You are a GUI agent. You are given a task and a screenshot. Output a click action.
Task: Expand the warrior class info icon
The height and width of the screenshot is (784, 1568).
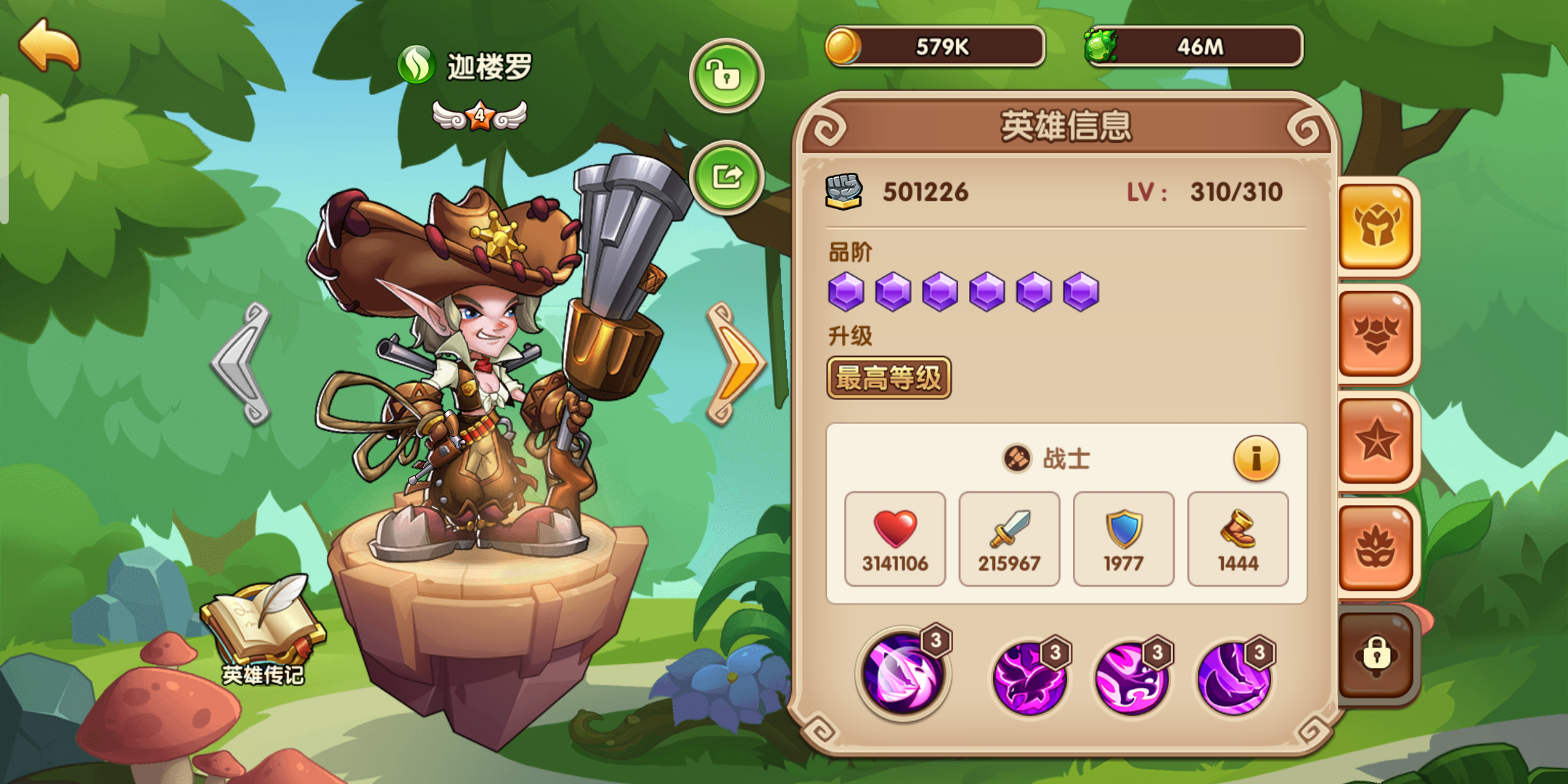click(x=1257, y=459)
